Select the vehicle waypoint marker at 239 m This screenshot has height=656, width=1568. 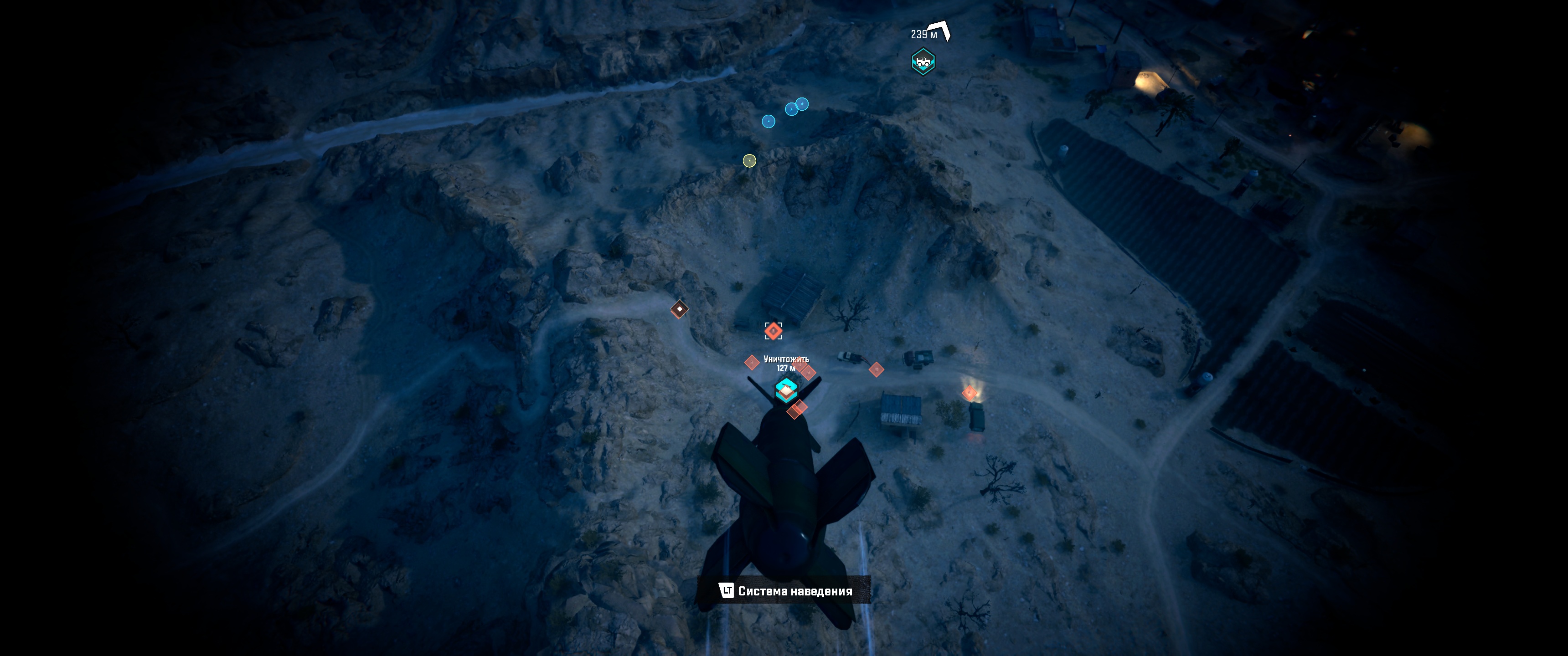tap(923, 61)
